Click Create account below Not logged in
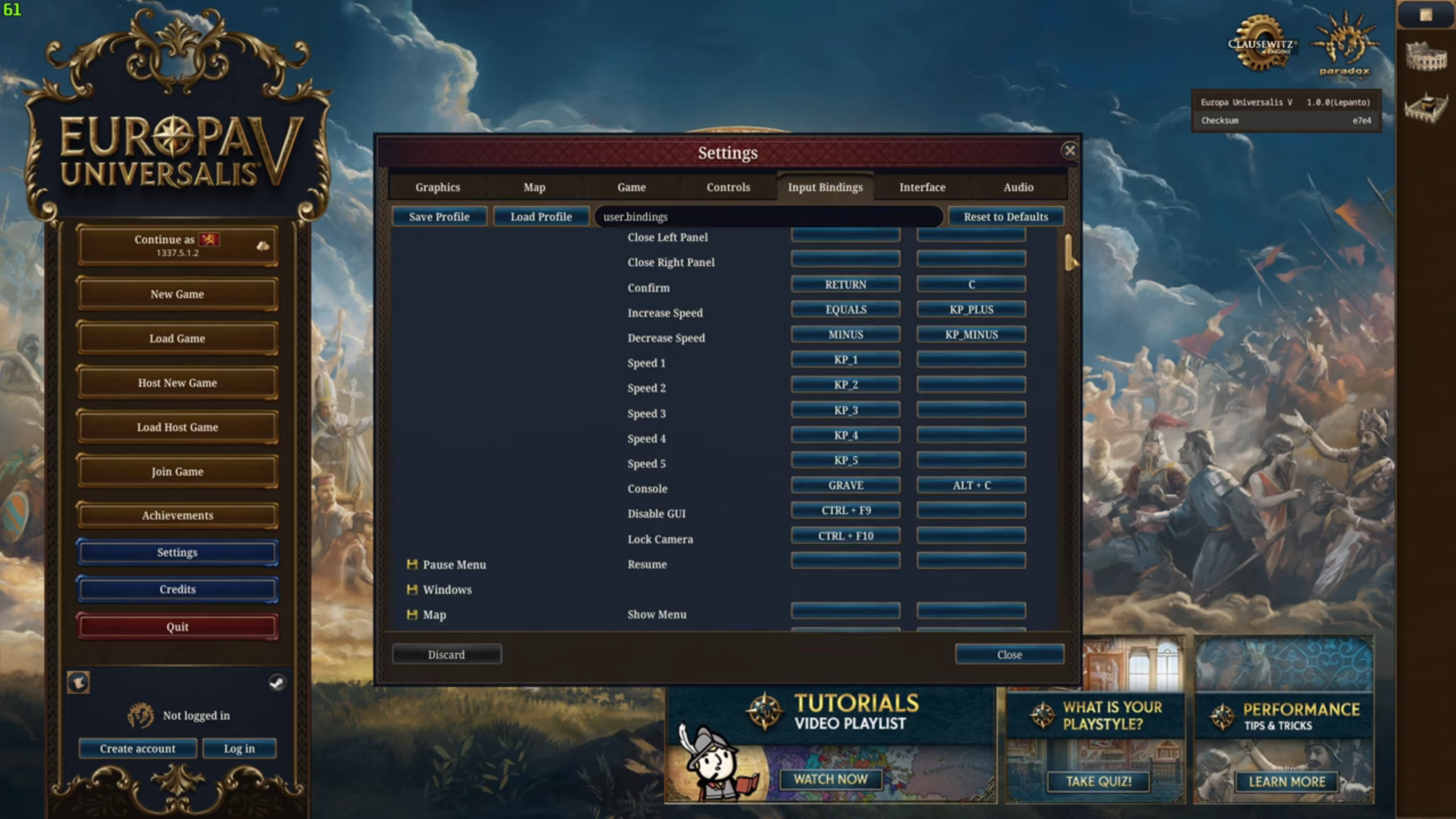This screenshot has width=1456, height=819. 138,748
